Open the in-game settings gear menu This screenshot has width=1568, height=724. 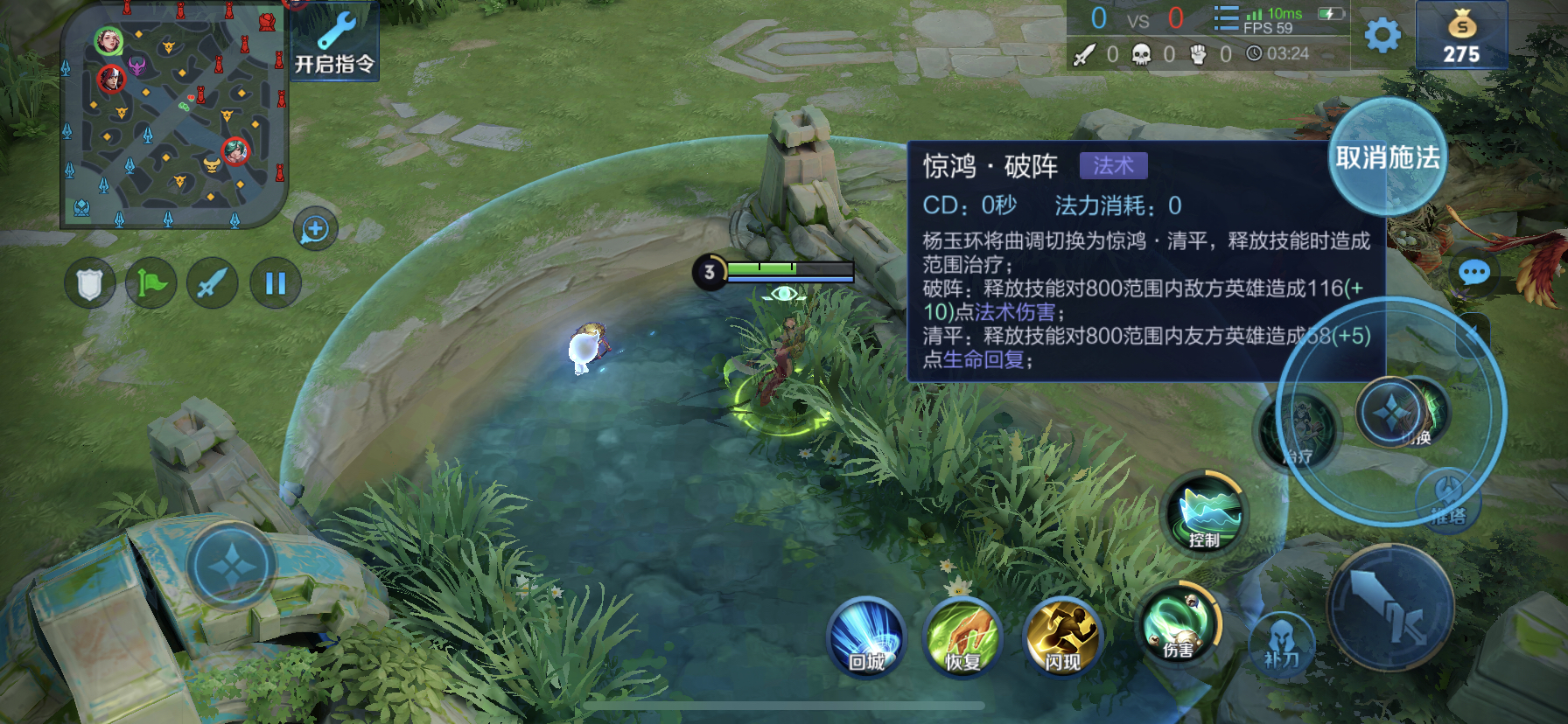[1381, 37]
